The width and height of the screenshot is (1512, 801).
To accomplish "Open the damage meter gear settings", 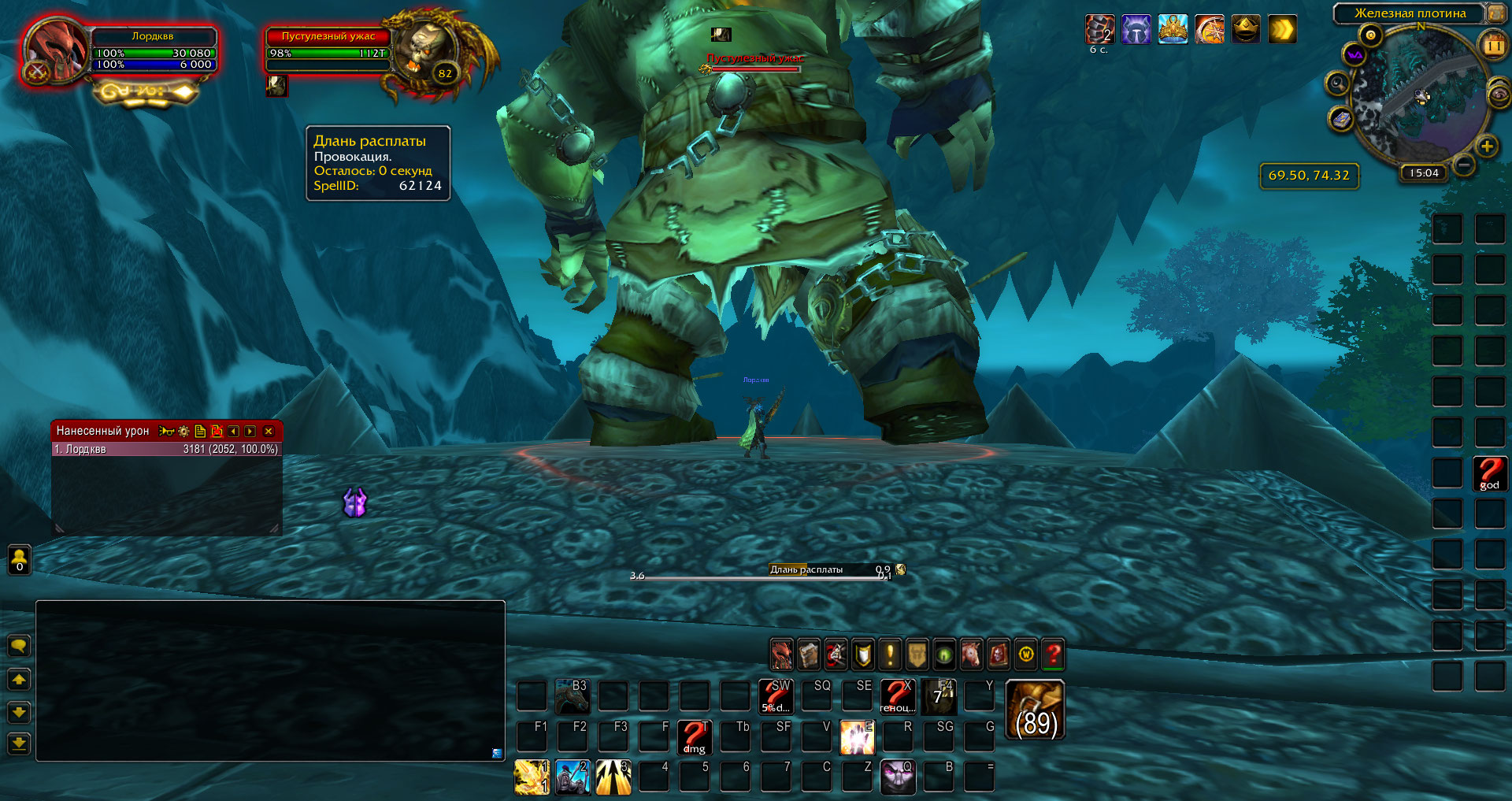I will point(183,432).
